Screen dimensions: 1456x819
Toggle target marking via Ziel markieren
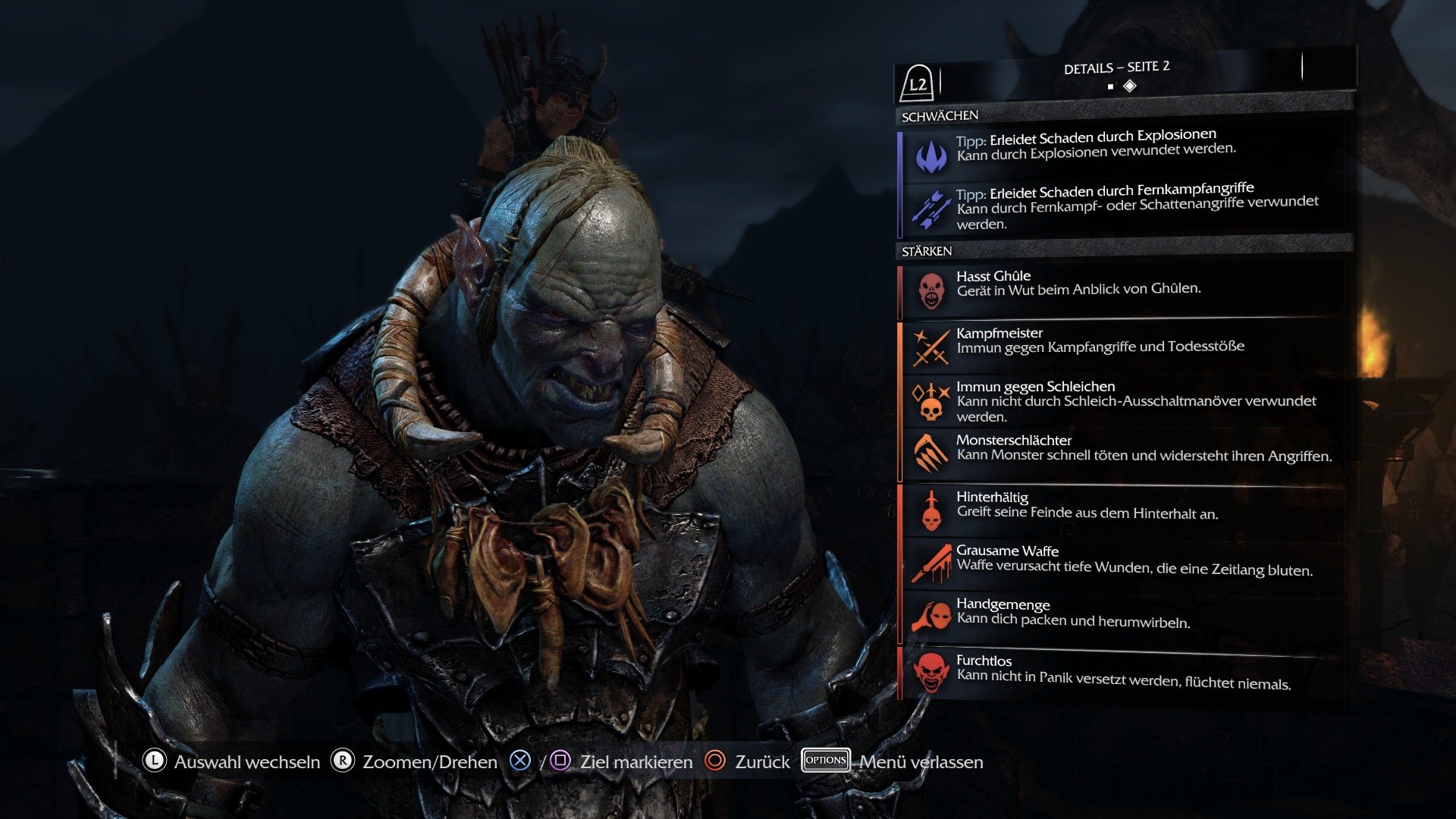635,762
